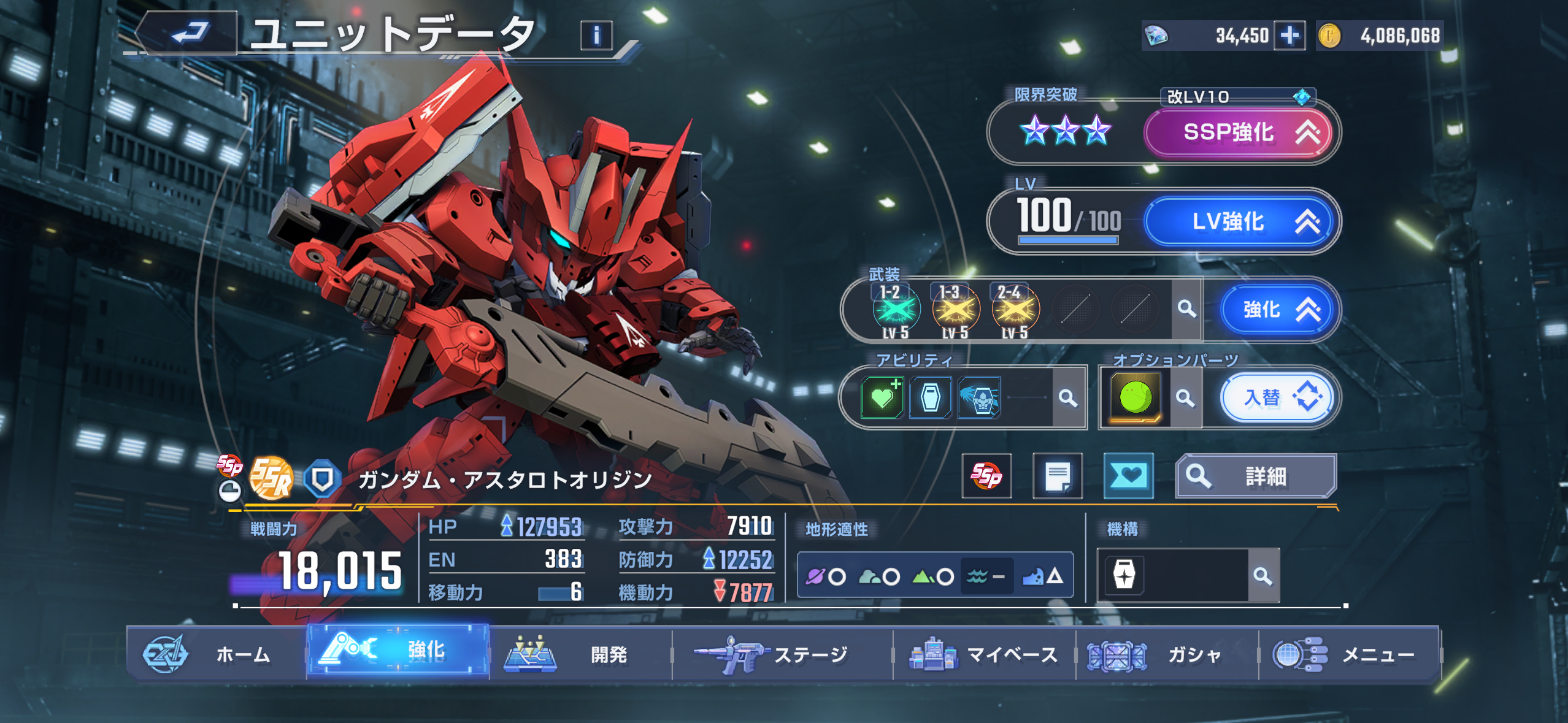Toggle the heart favorite icon
1568x723 pixels.
click(1128, 476)
